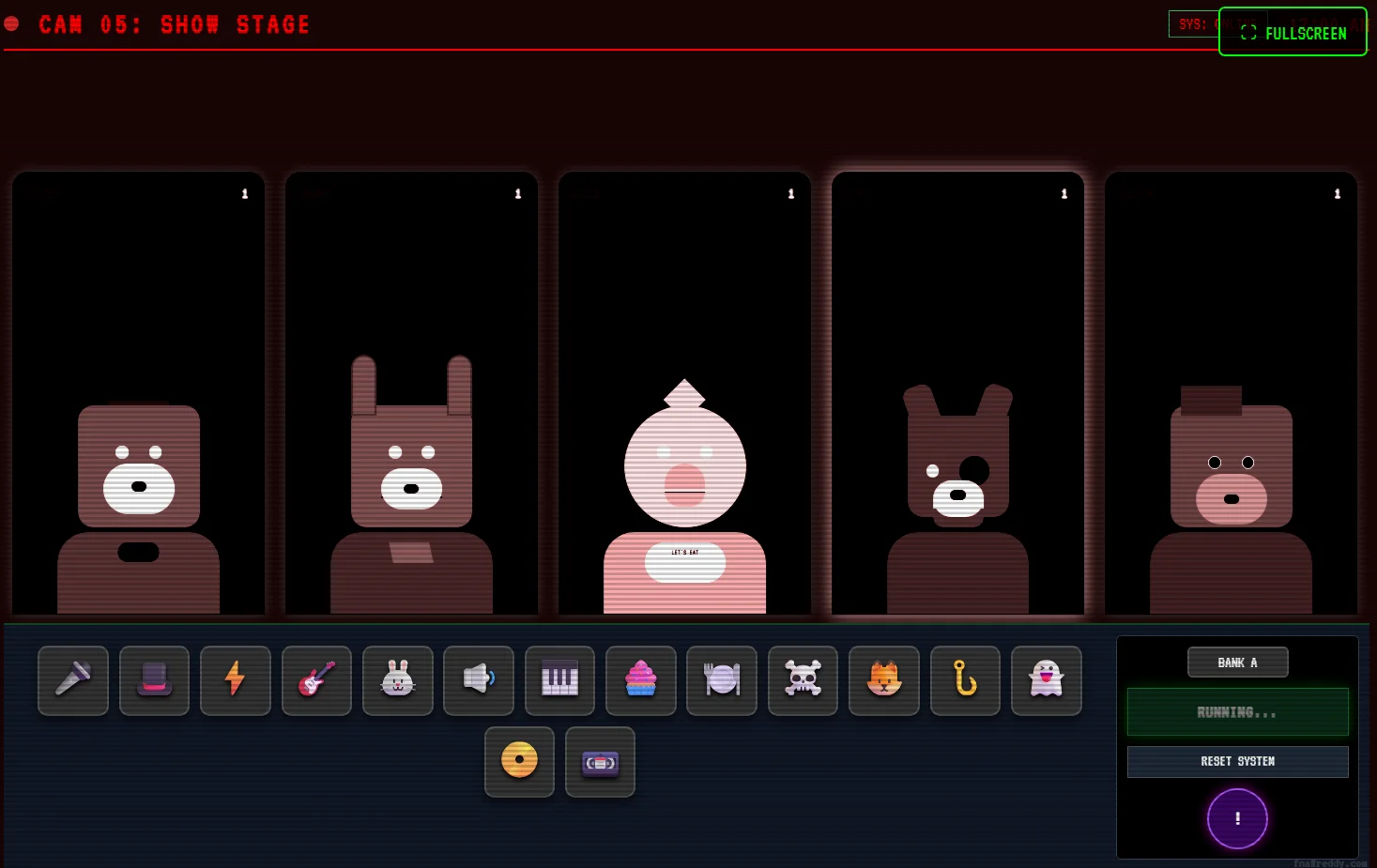Toggle the info marker on the pig character's feed
1377x868 pixels.
[790, 193]
